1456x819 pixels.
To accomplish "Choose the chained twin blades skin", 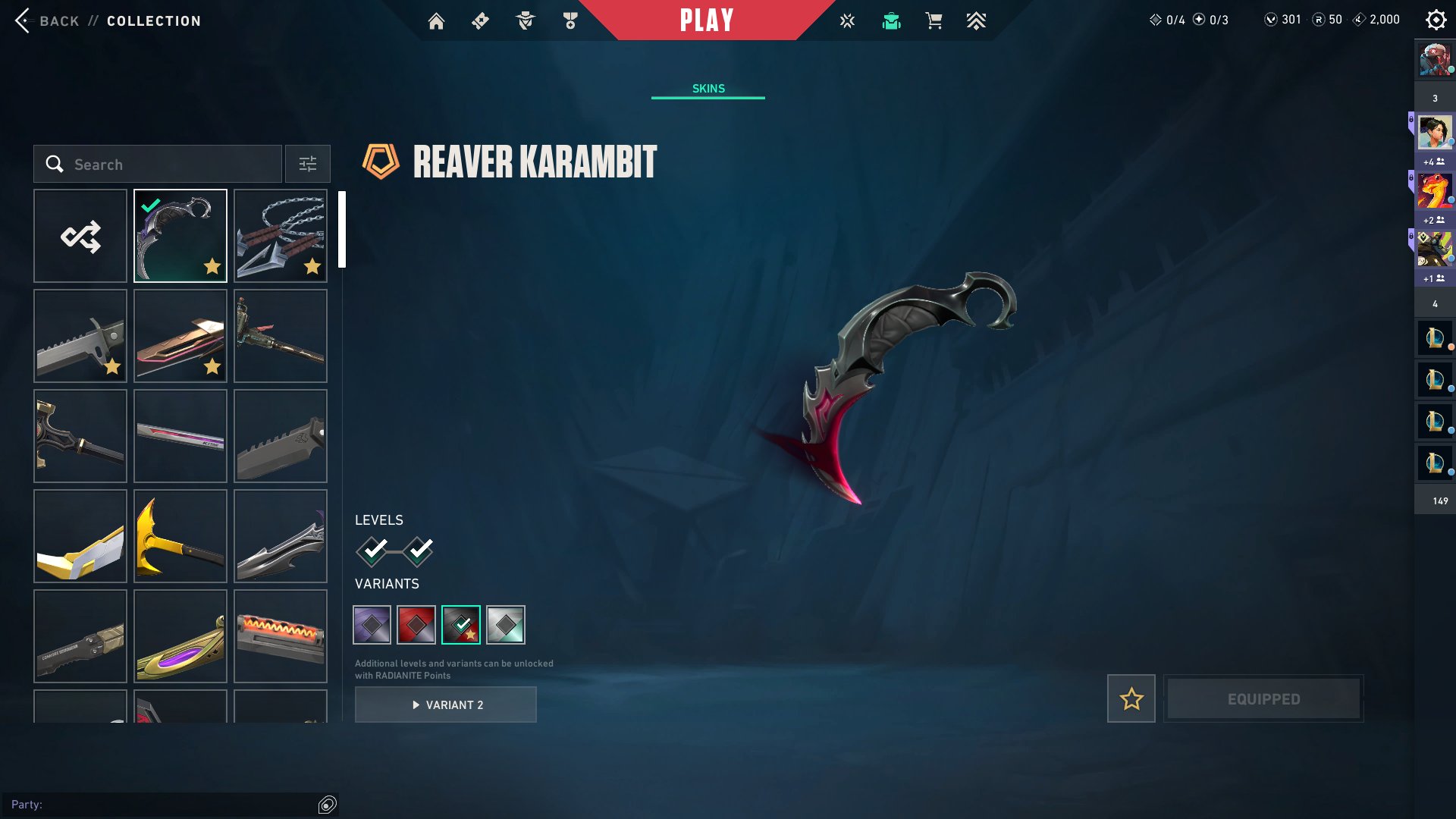I will coord(281,236).
